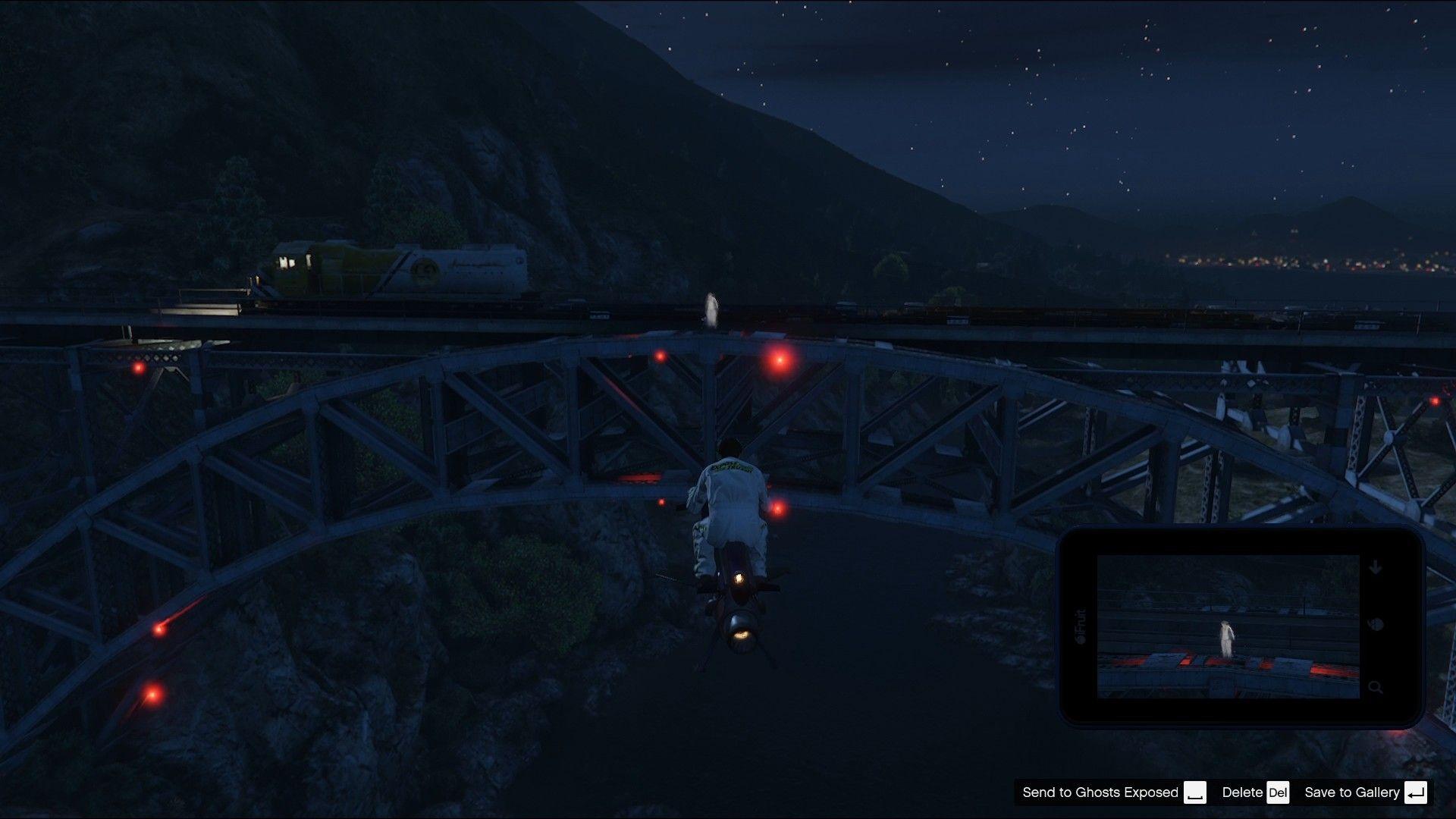Viewport: 1456px width, 819px height.
Task: Save the photo to Gallery
Action: coord(1364,792)
